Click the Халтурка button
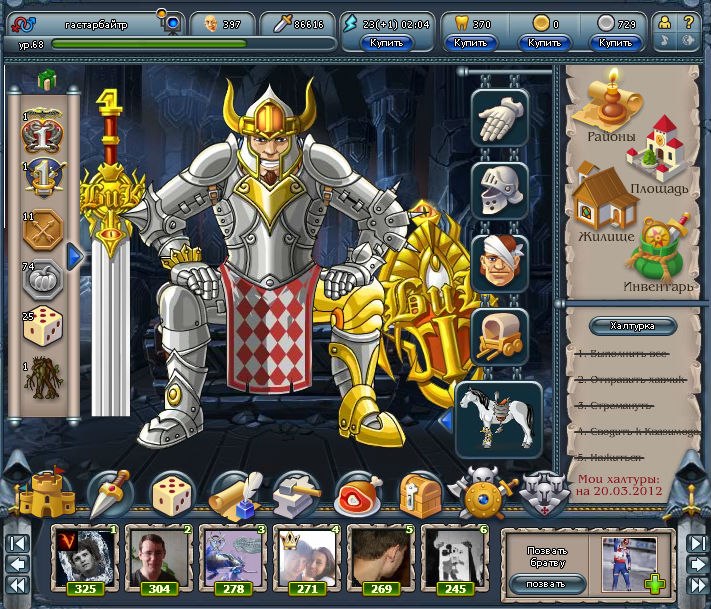The image size is (711, 609). tap(631, 326)
